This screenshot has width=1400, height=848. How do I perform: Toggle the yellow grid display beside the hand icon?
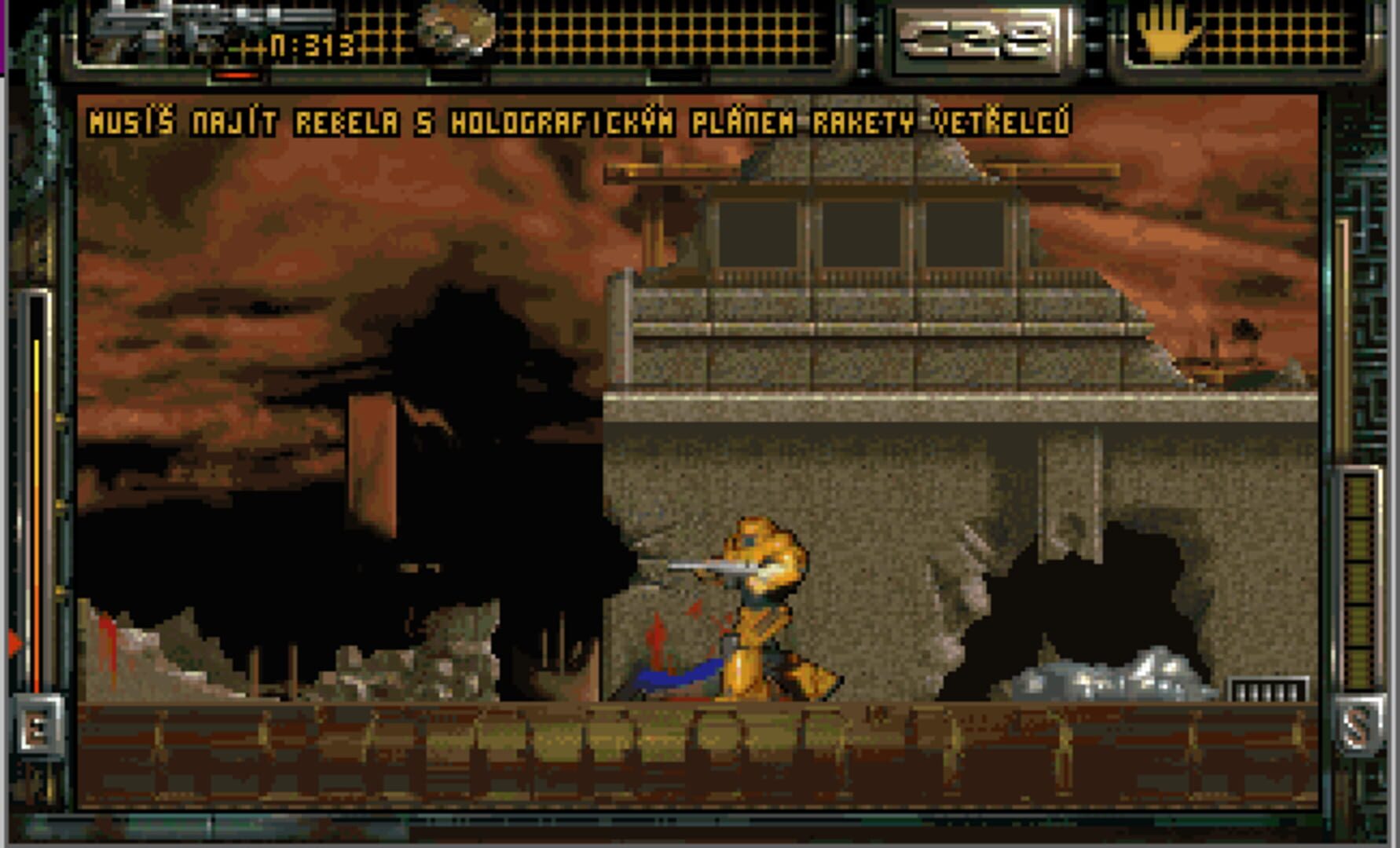[1281, 35]
